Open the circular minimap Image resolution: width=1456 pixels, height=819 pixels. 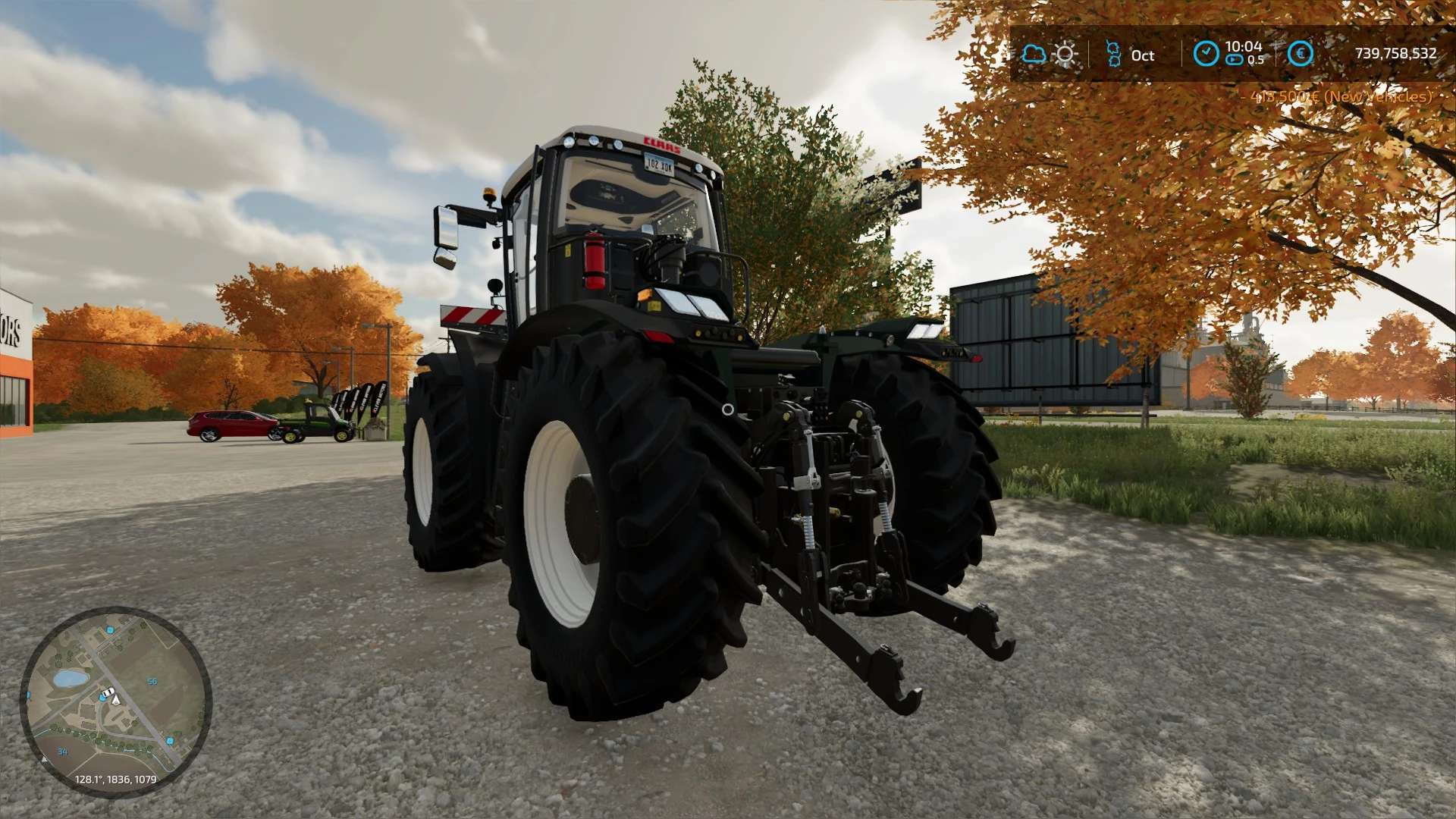(115, 701)
